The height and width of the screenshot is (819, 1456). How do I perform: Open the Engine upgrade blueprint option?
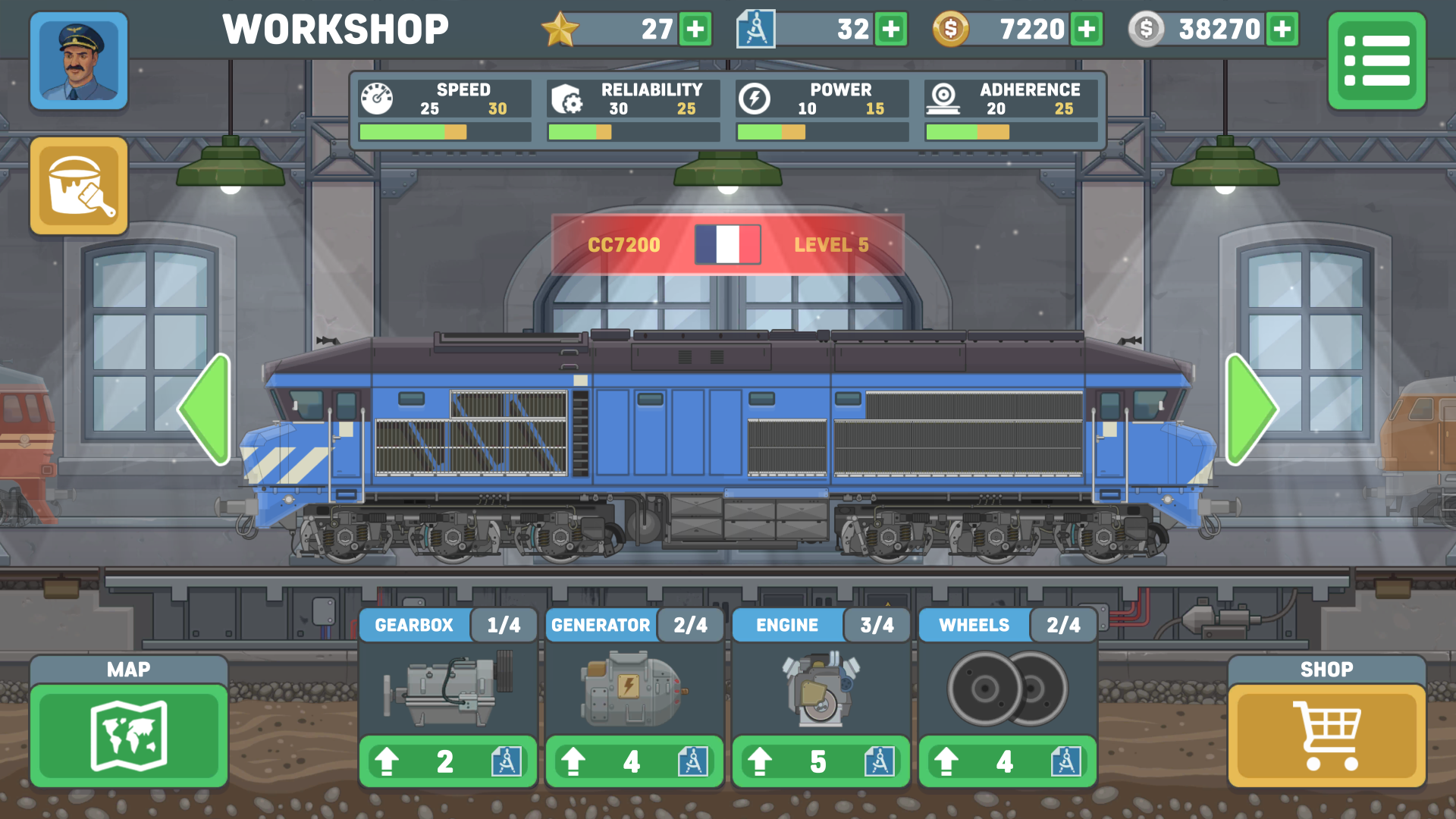[880, 761]
